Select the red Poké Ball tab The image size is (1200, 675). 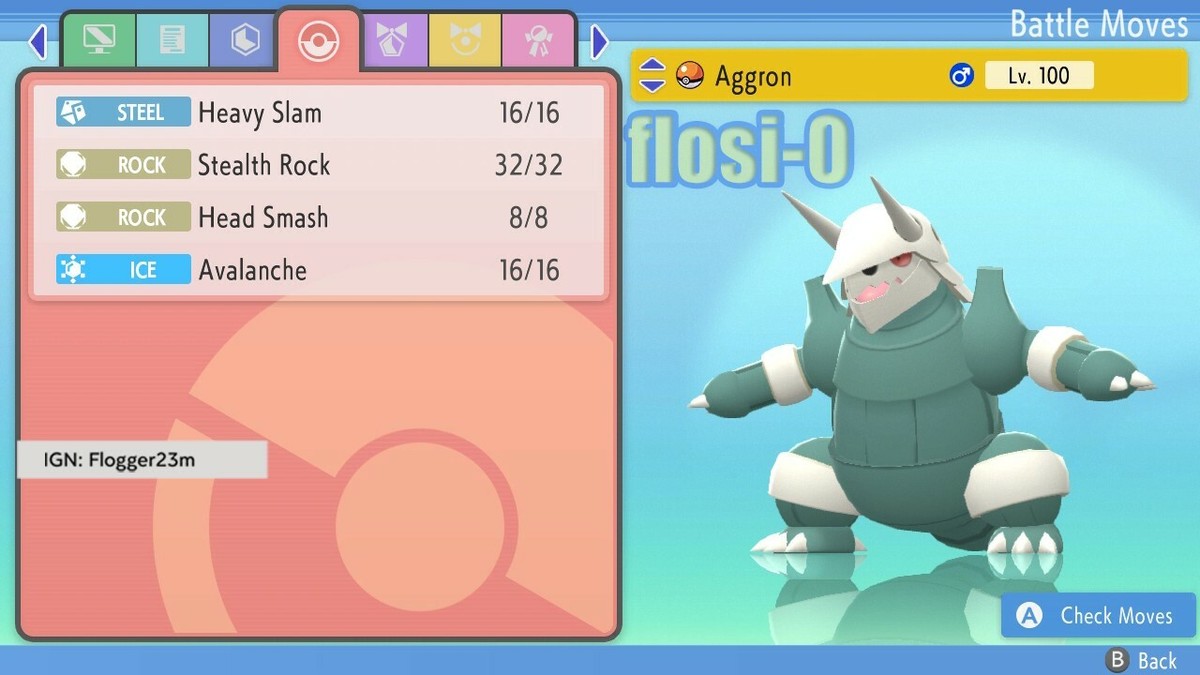click(319, 40)
